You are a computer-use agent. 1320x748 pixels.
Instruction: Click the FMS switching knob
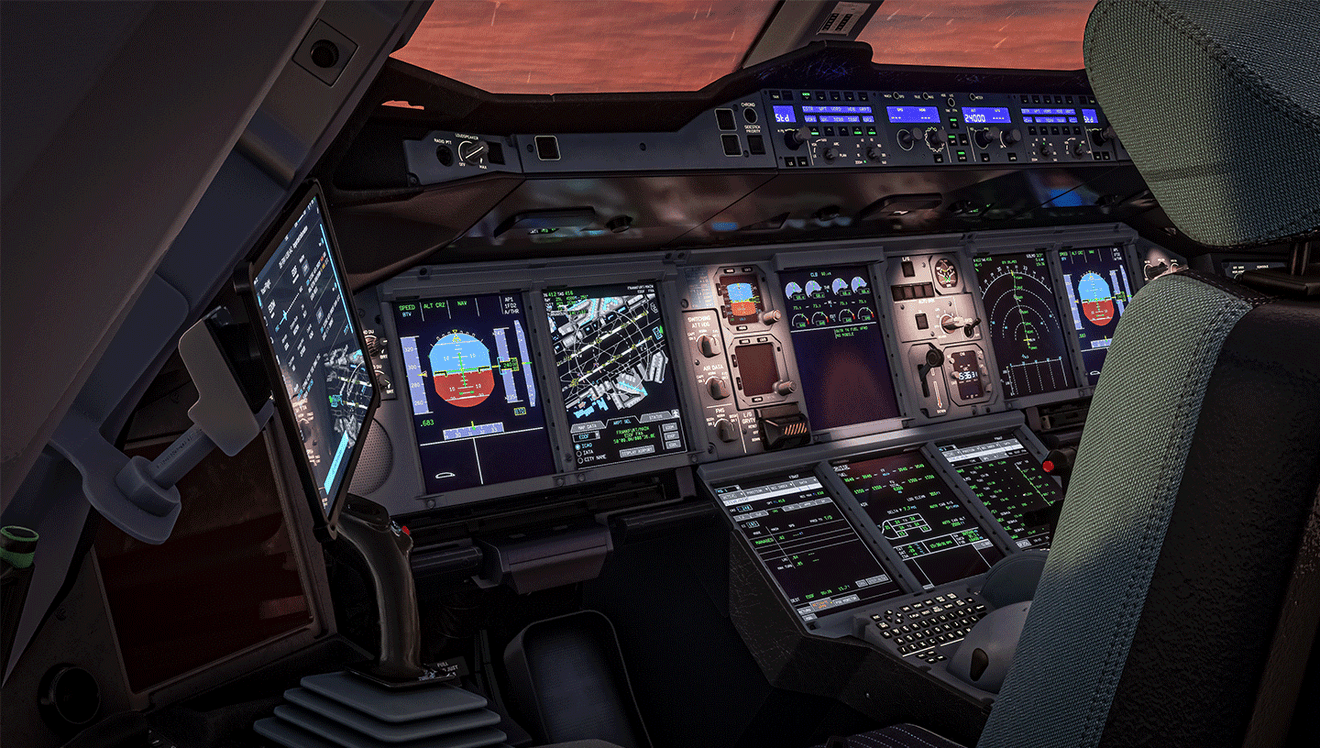725,429
